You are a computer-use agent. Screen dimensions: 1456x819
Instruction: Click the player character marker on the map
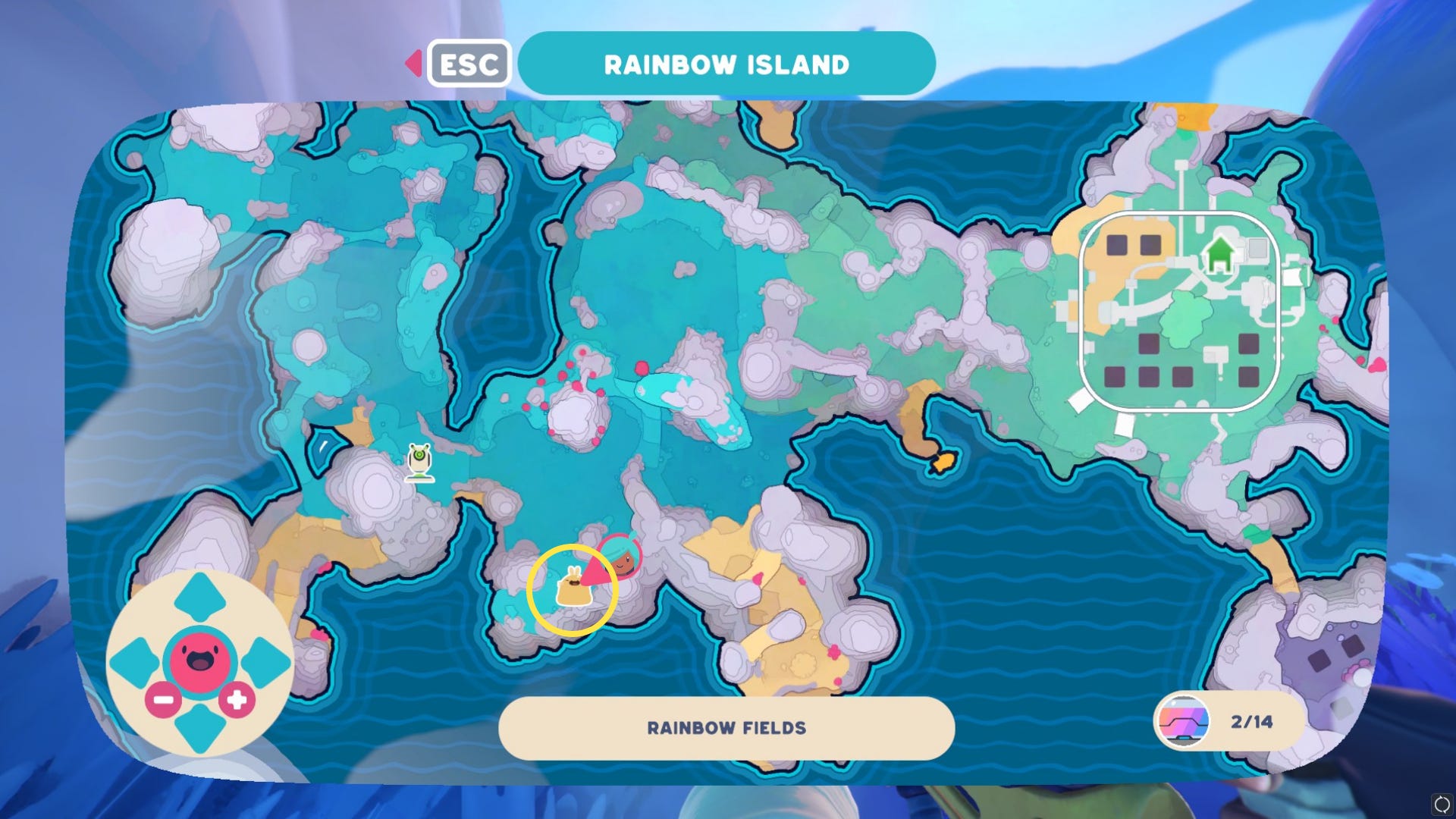click(622, 558)
